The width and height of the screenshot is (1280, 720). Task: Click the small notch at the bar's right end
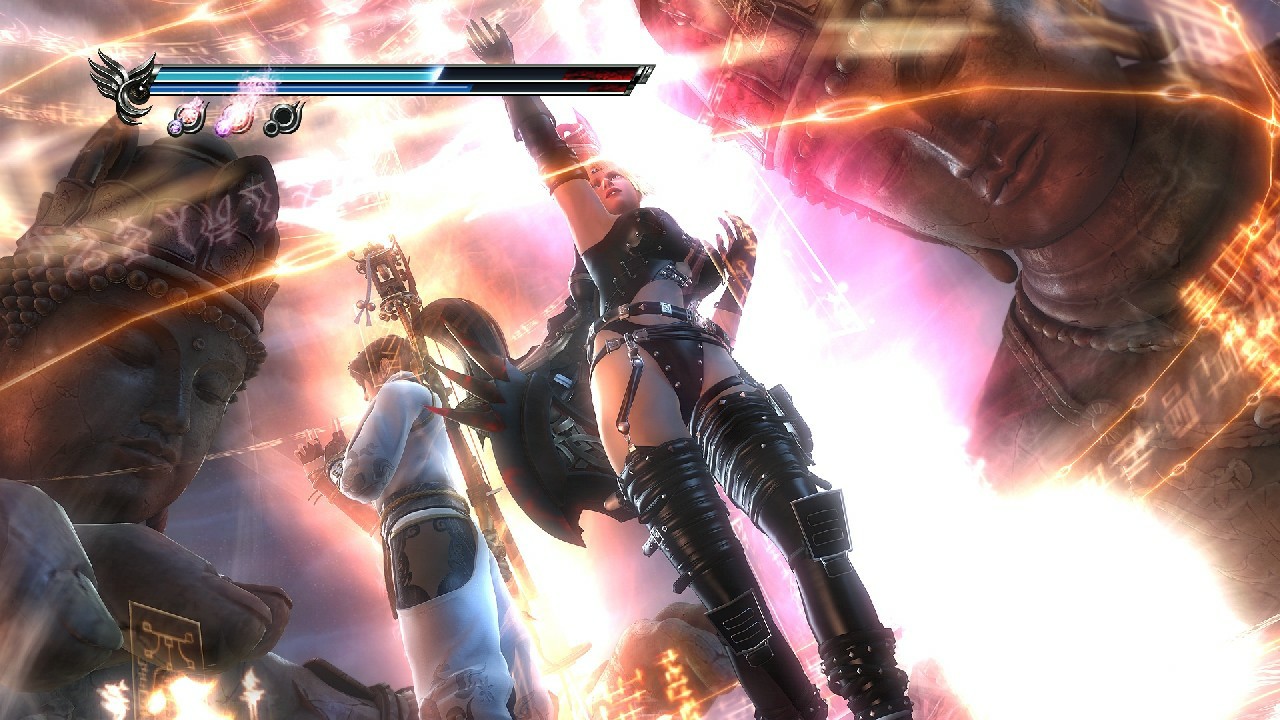click(645, 72)
